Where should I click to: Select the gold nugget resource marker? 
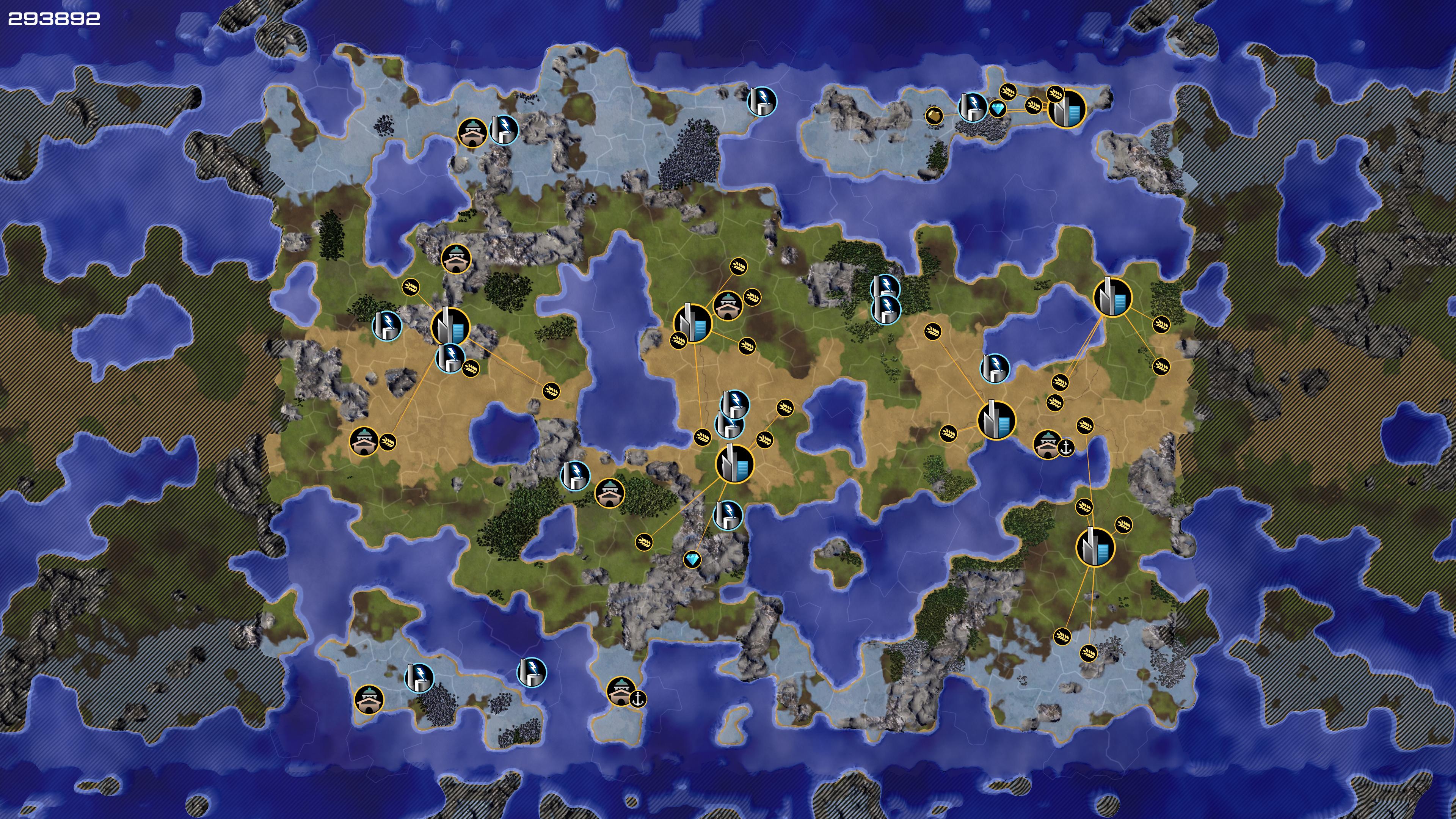click(934, 116)
